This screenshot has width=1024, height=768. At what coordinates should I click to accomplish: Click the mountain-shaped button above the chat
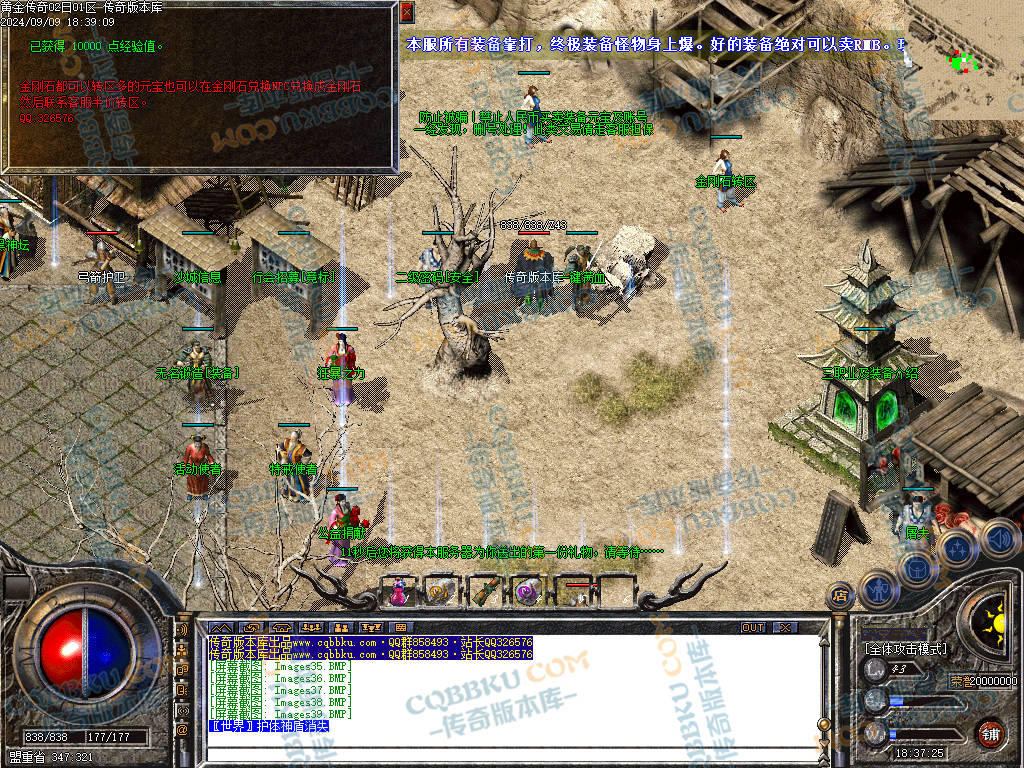(x=220, y=627)
